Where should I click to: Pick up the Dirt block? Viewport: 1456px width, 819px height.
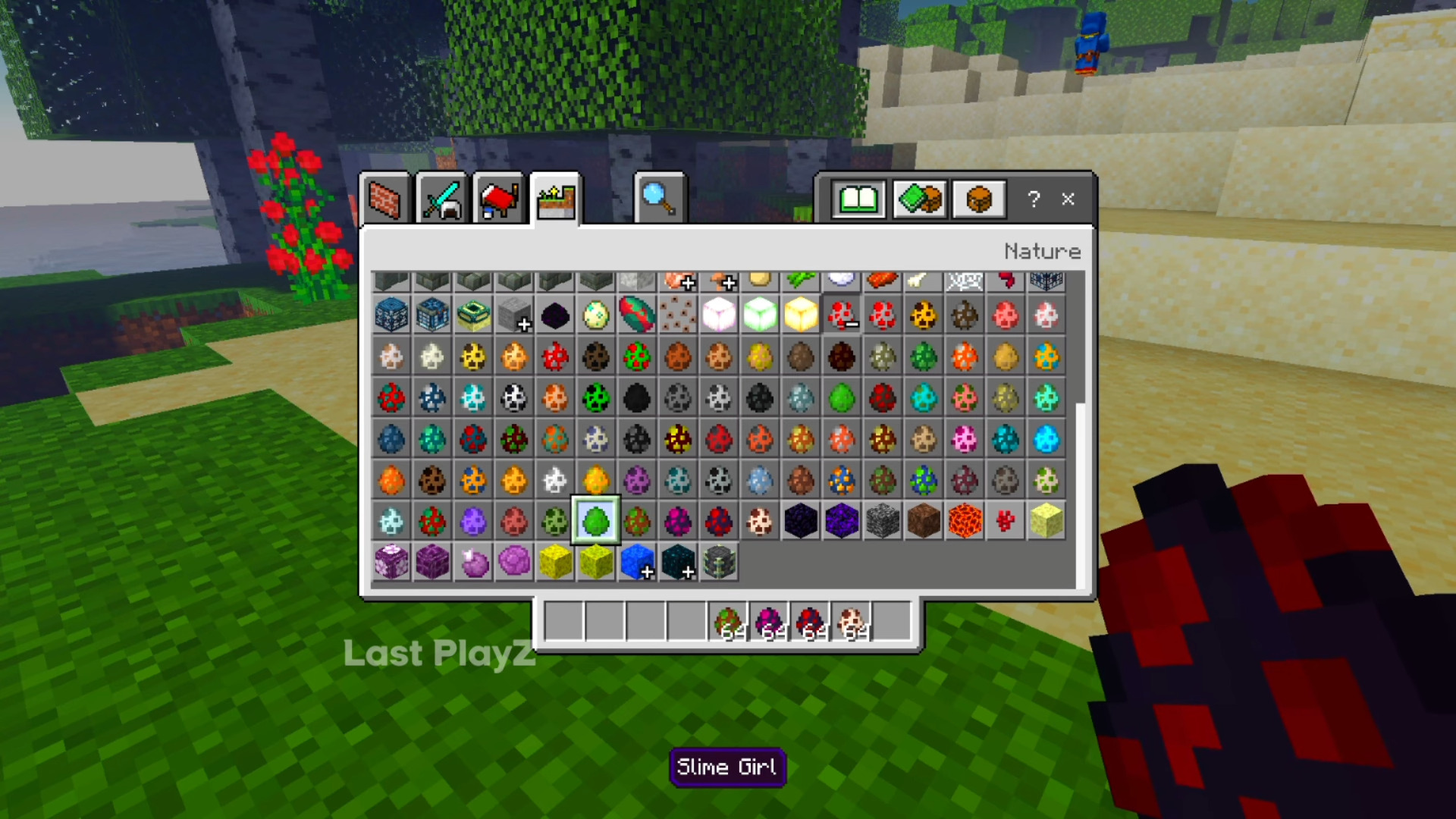(x=923, y=522)
